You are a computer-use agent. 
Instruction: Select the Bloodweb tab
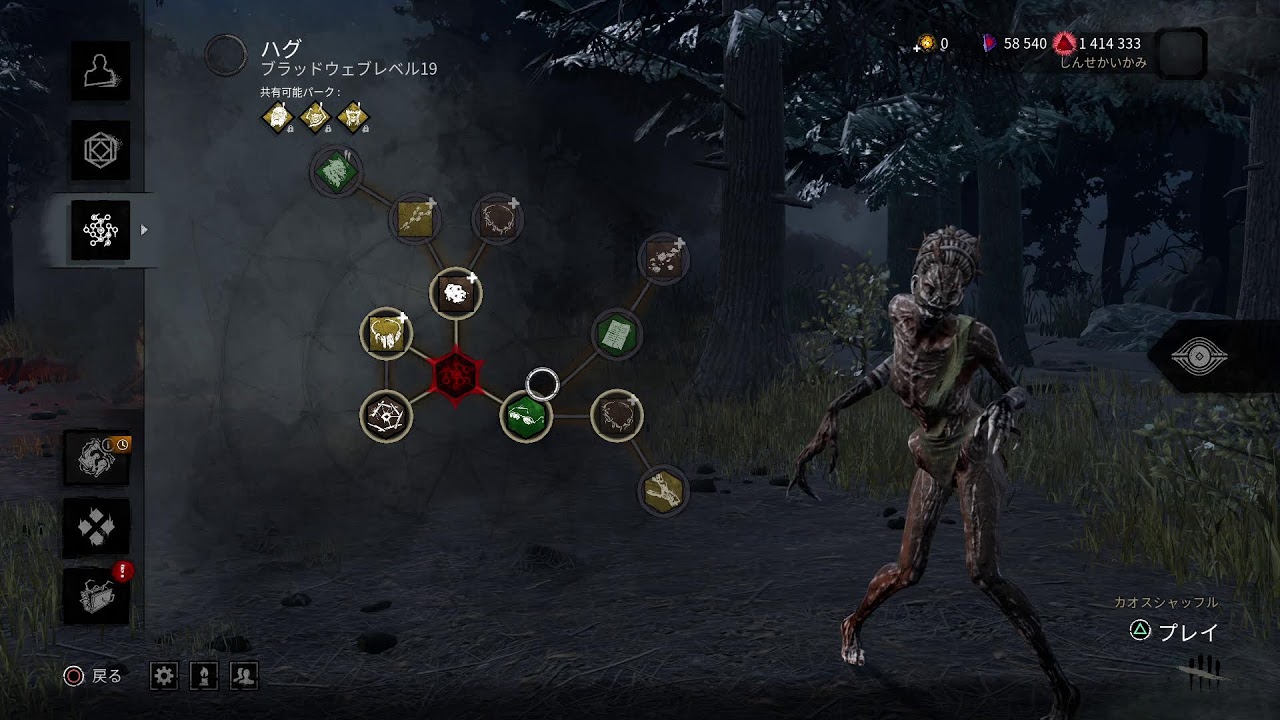coord(100,230)
